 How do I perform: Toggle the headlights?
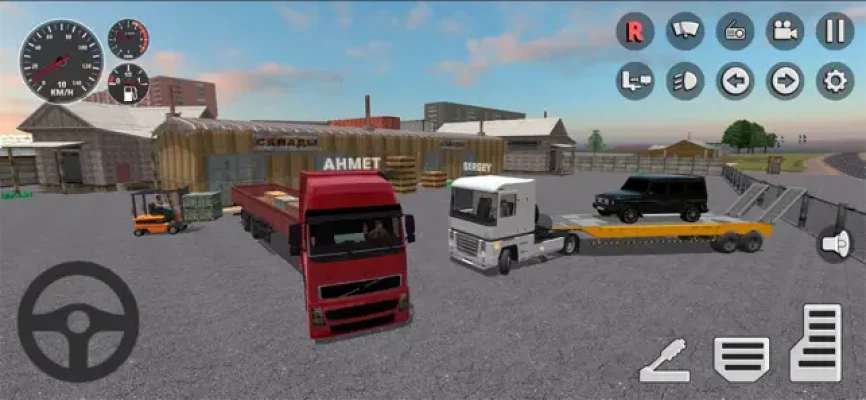coord(685,81)
